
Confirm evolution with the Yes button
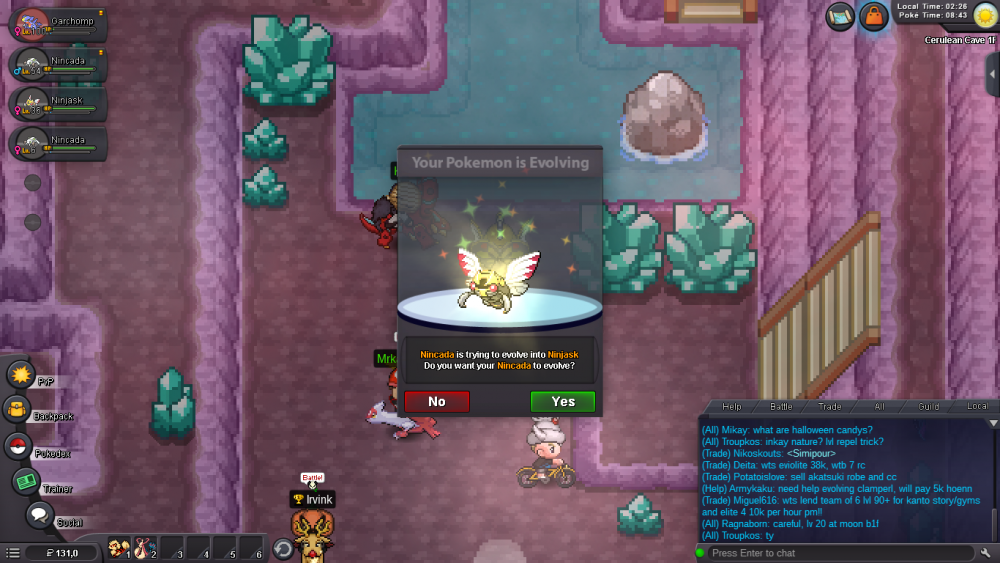(562, 402)
